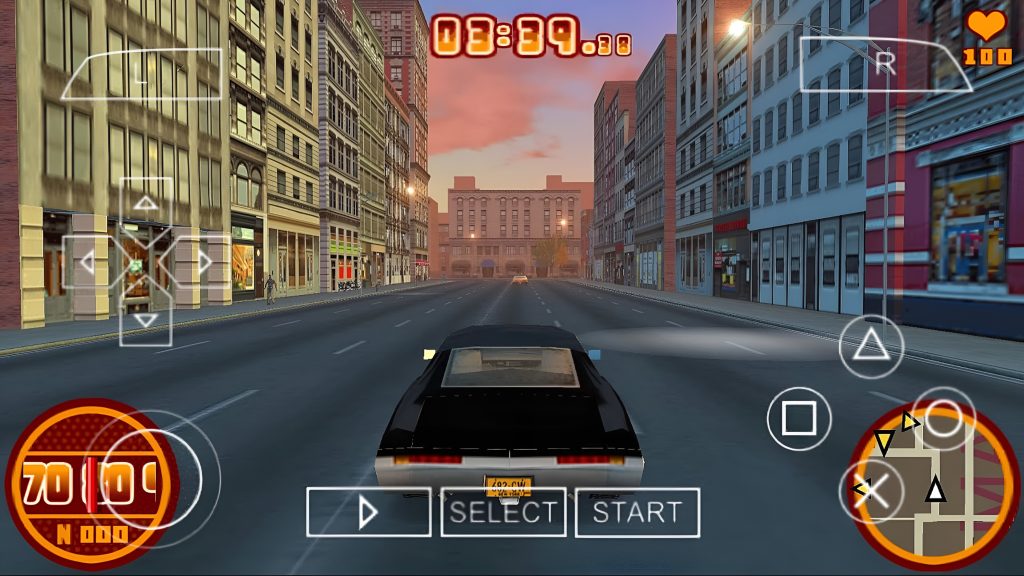Tap the START overlay button
The image size is (1024, 576).
tap(637, 513)
